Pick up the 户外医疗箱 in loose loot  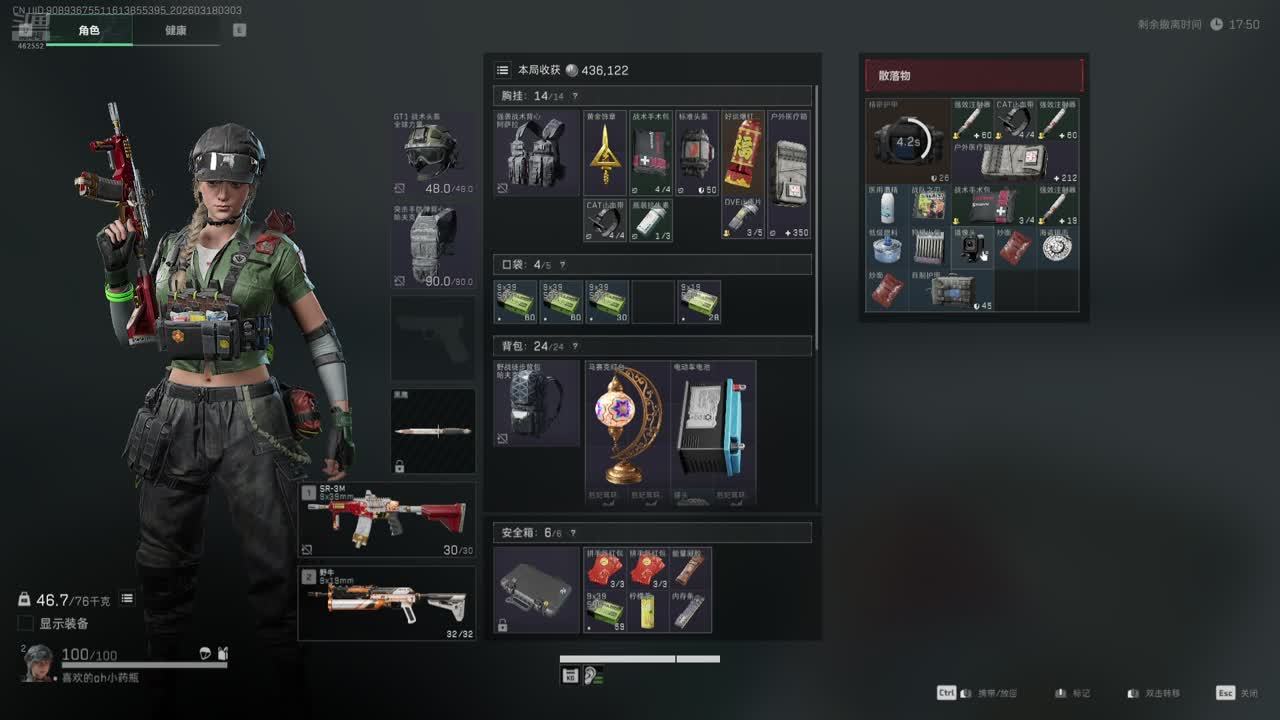click(1013, 162)
